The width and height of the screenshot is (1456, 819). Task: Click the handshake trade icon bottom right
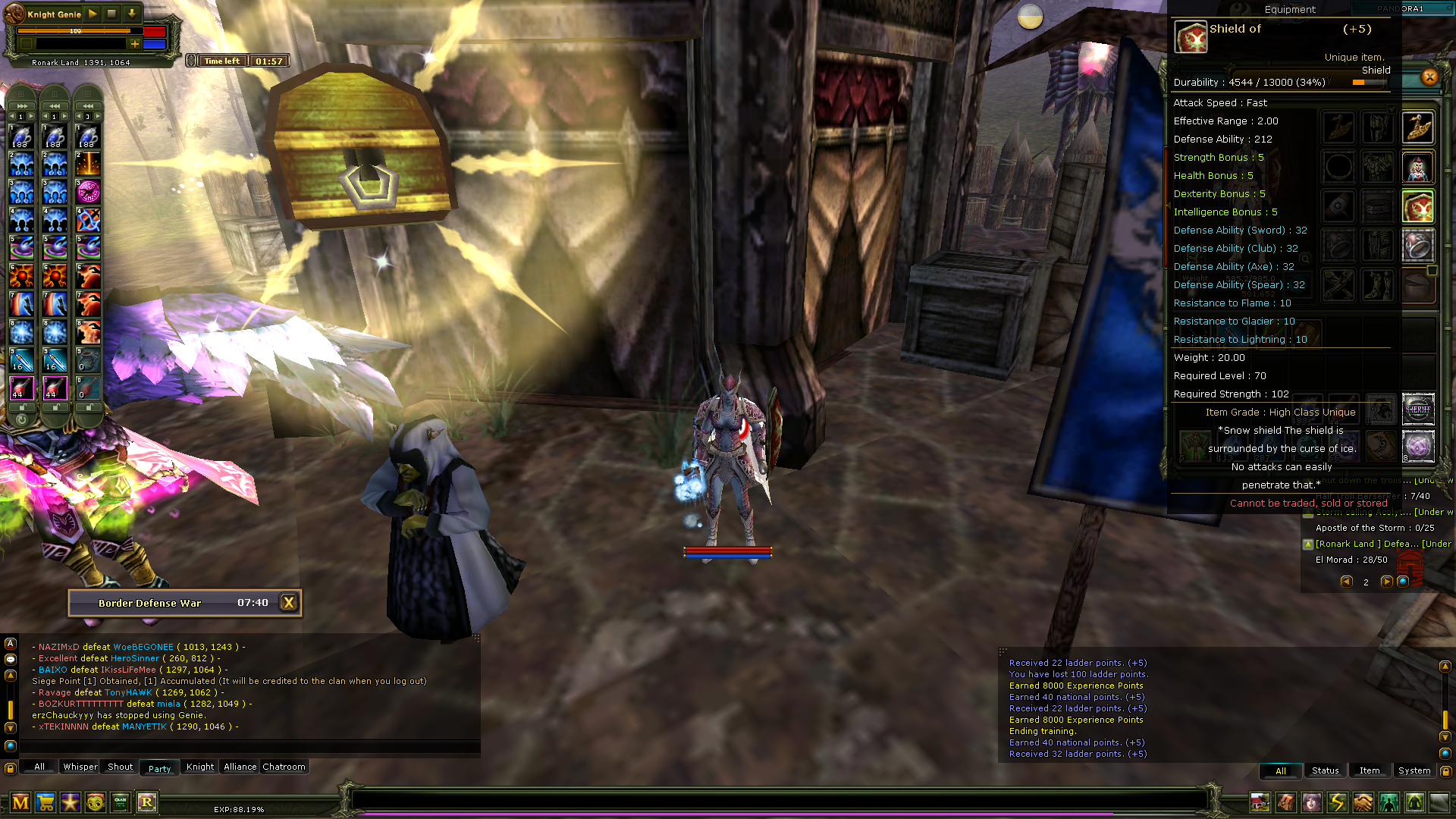click(1362, 801)
